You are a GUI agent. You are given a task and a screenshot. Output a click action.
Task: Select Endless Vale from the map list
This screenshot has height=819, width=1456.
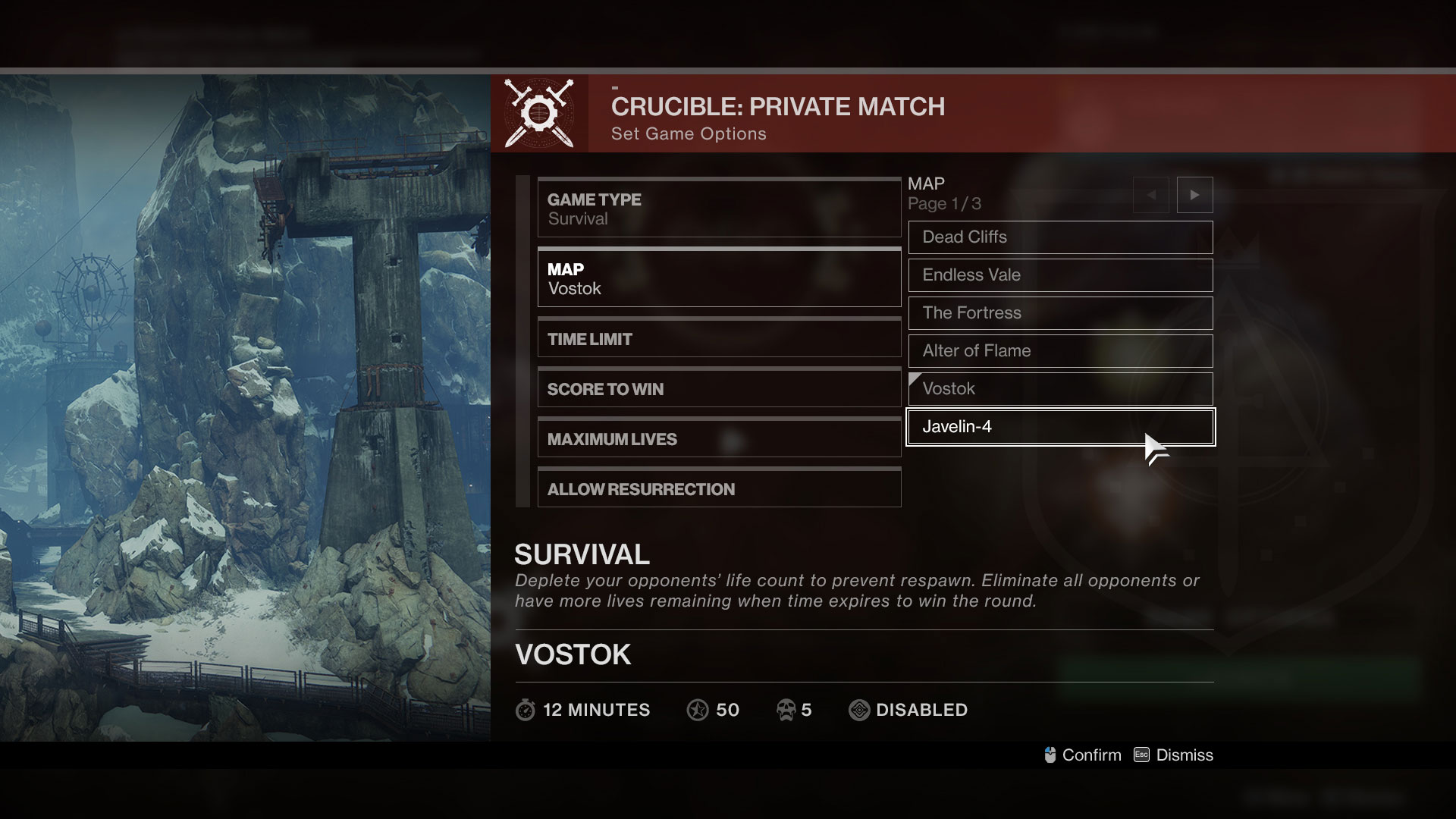point(1060,275)
